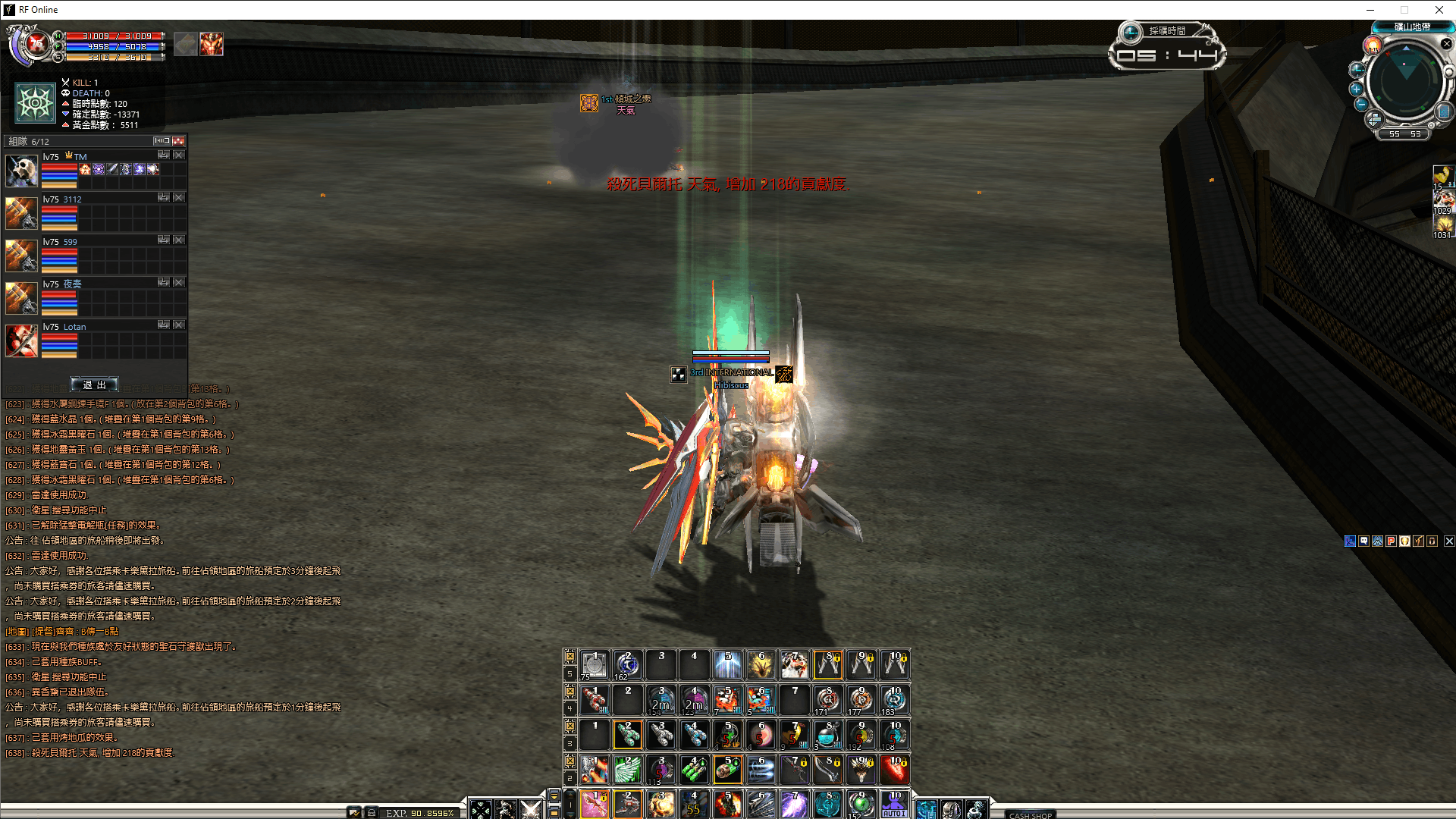Open the race emblem sun icon
This screenshot has width=1456, height=819.
point(36,103)
